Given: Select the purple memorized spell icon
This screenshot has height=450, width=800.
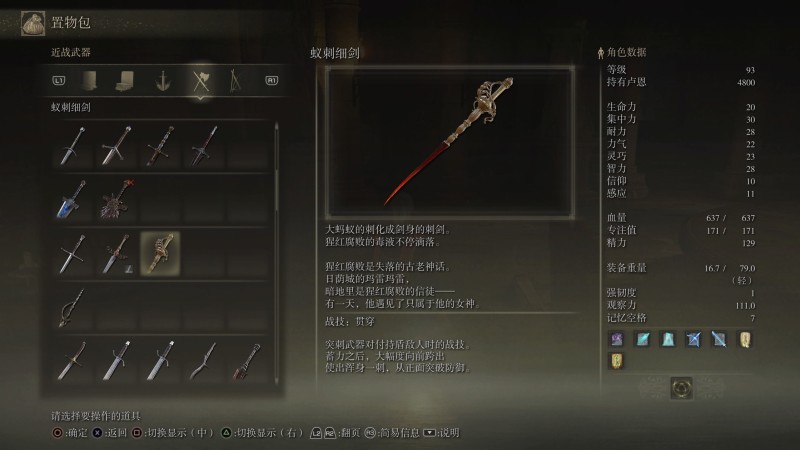Looking at the screenshot, I should tap(617, 339).
